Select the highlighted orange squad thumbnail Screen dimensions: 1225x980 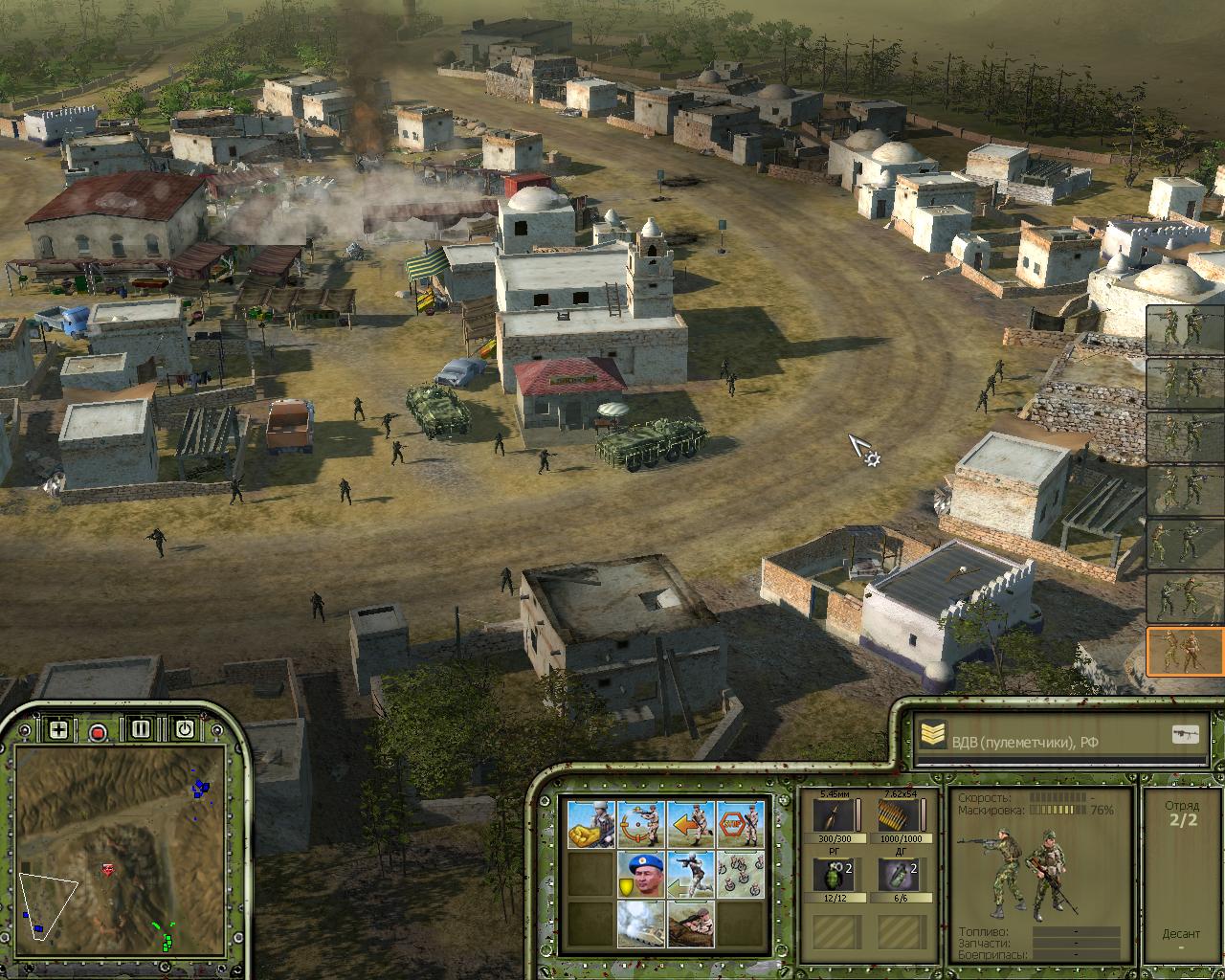point(1185,651)
